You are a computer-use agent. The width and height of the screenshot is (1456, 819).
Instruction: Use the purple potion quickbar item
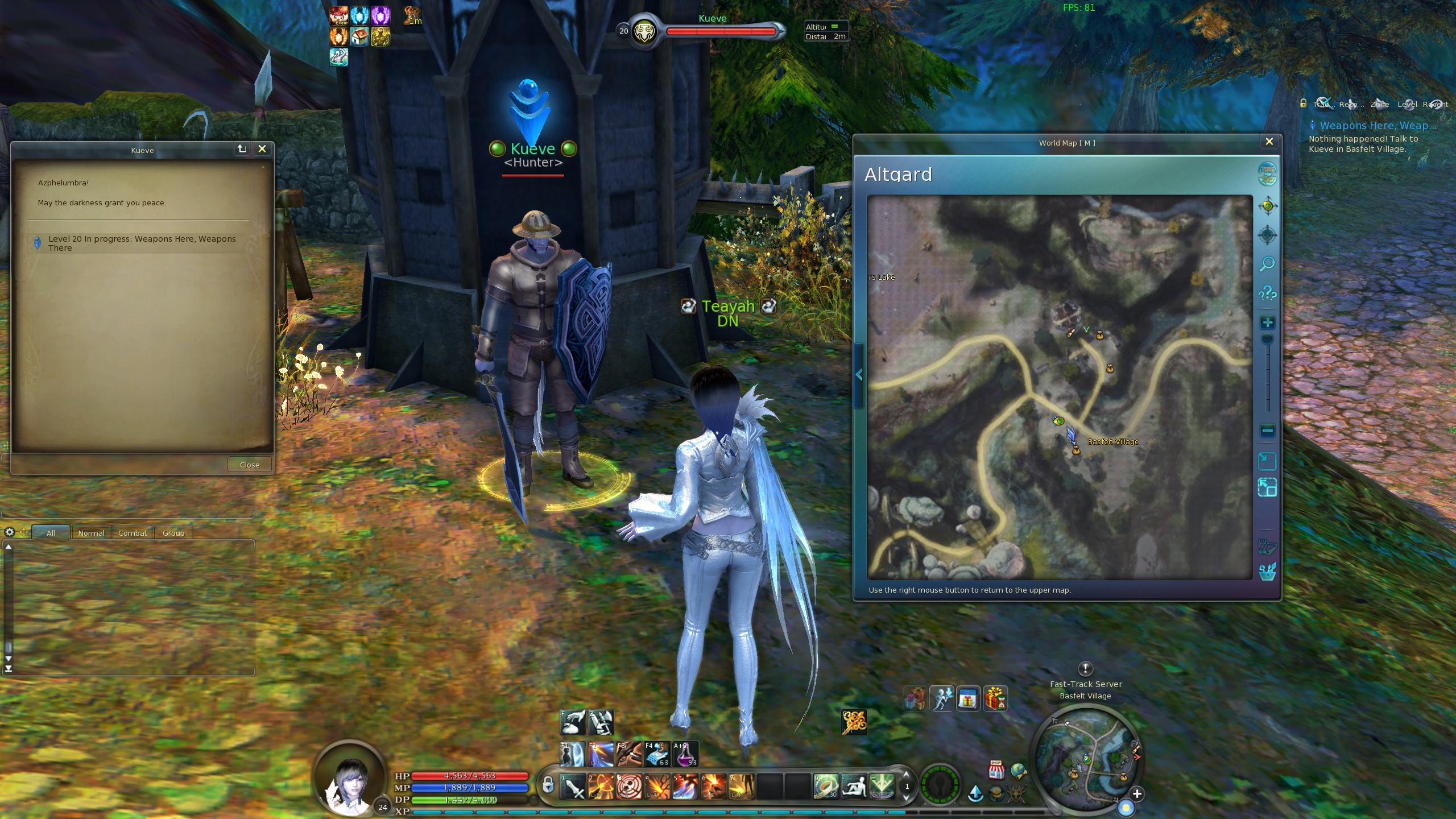[685, 754]
